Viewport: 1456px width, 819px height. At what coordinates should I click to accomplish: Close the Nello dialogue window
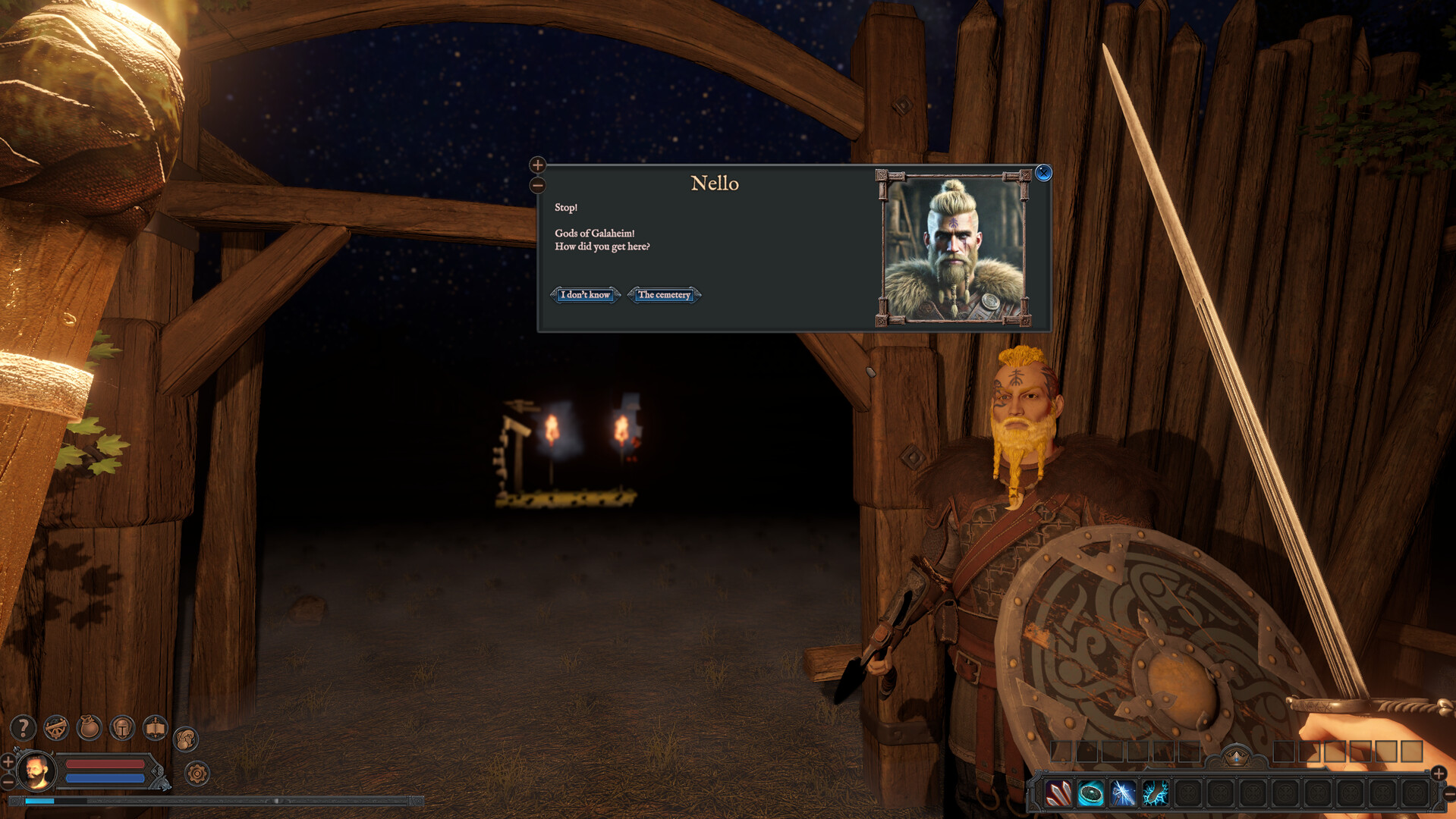click(1043, 173)
